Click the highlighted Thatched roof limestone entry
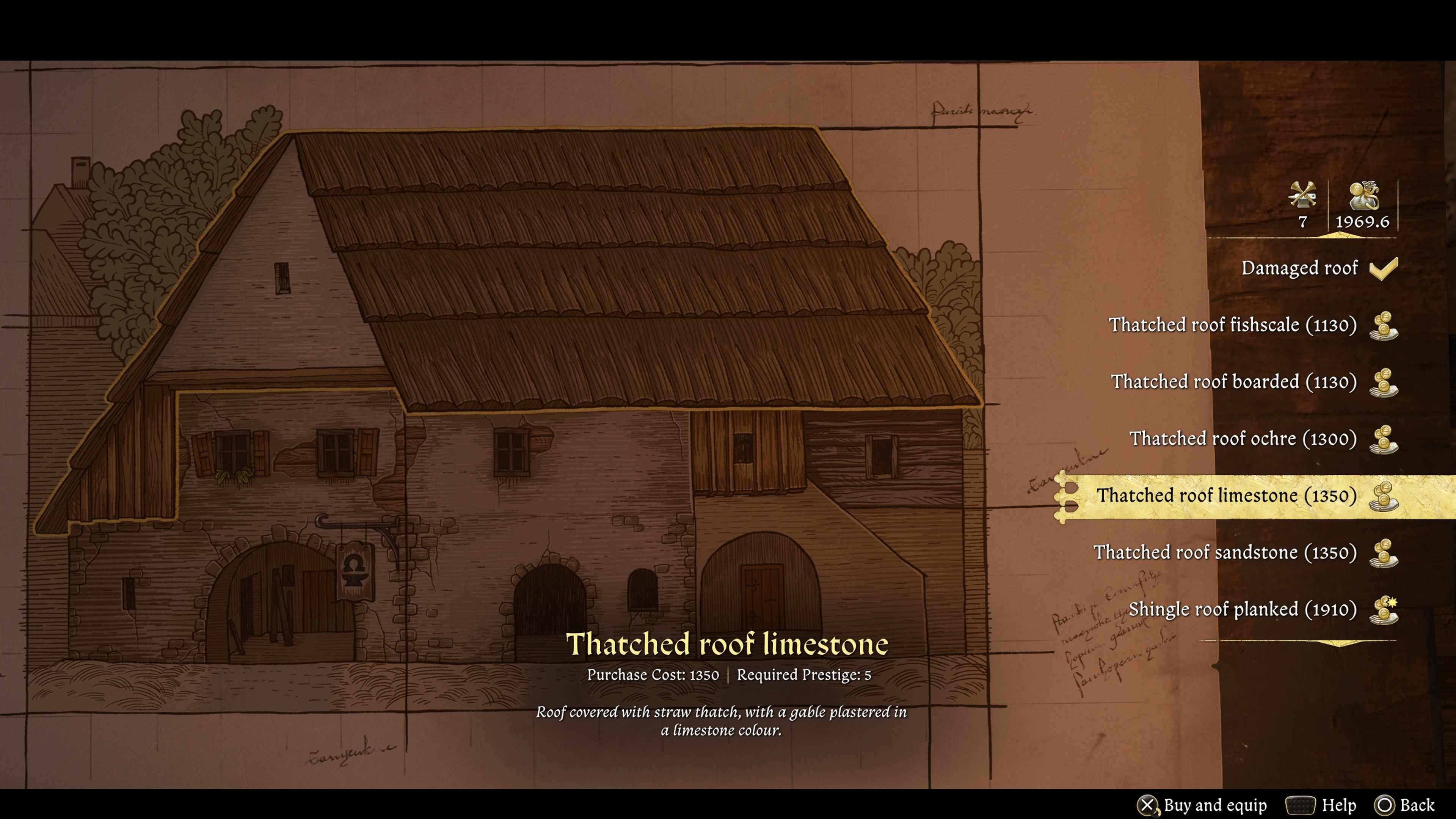The image size is (1456, 819). 1227,496
